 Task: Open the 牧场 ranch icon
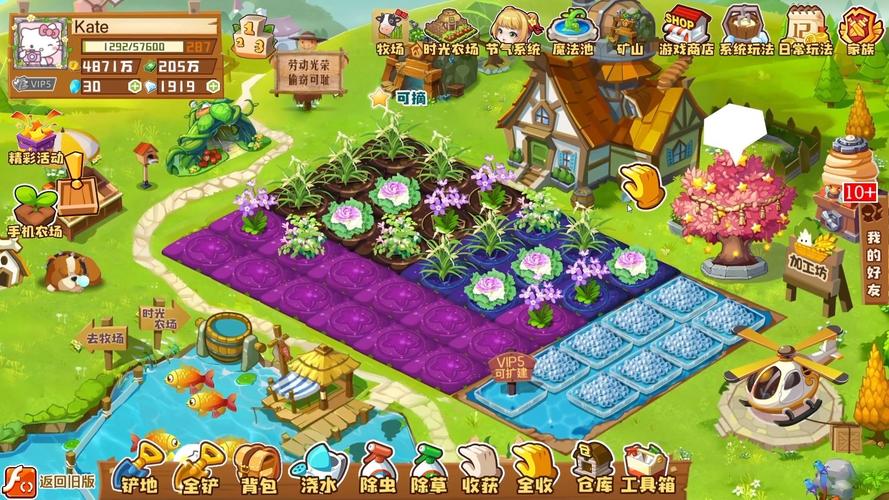tap(389, 29)
